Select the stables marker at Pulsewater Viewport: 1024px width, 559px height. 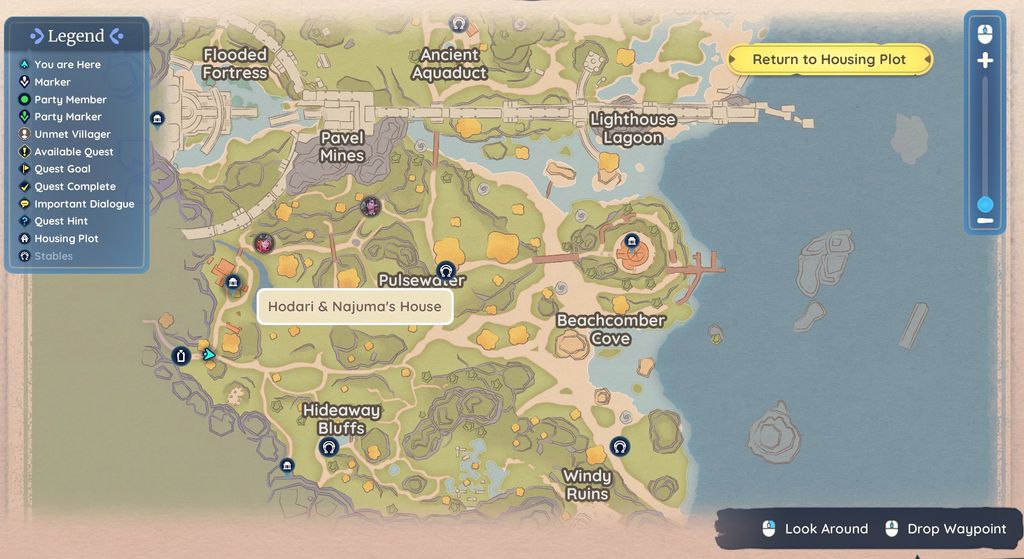tap(446, 270)
